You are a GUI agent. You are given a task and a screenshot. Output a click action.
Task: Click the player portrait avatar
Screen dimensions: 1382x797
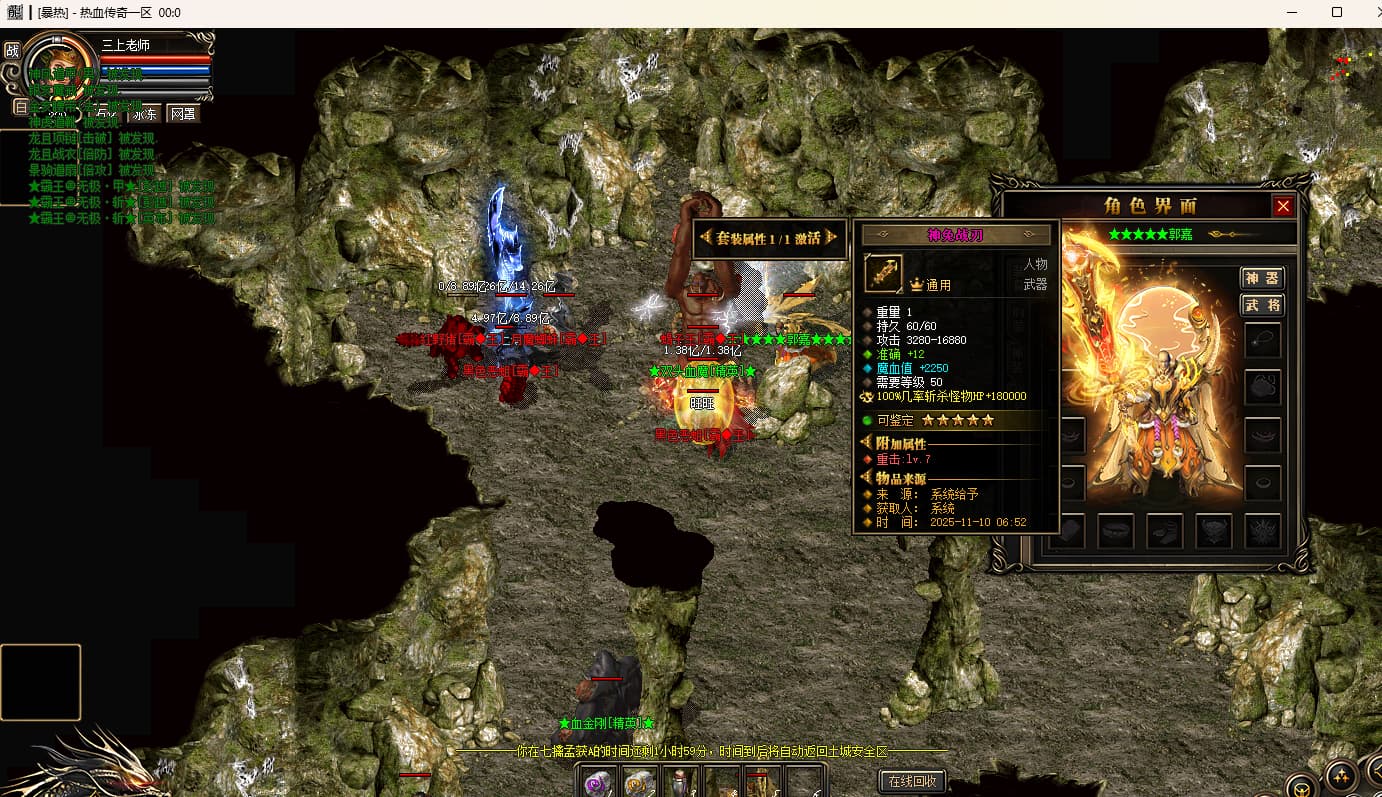pos(60,65)
